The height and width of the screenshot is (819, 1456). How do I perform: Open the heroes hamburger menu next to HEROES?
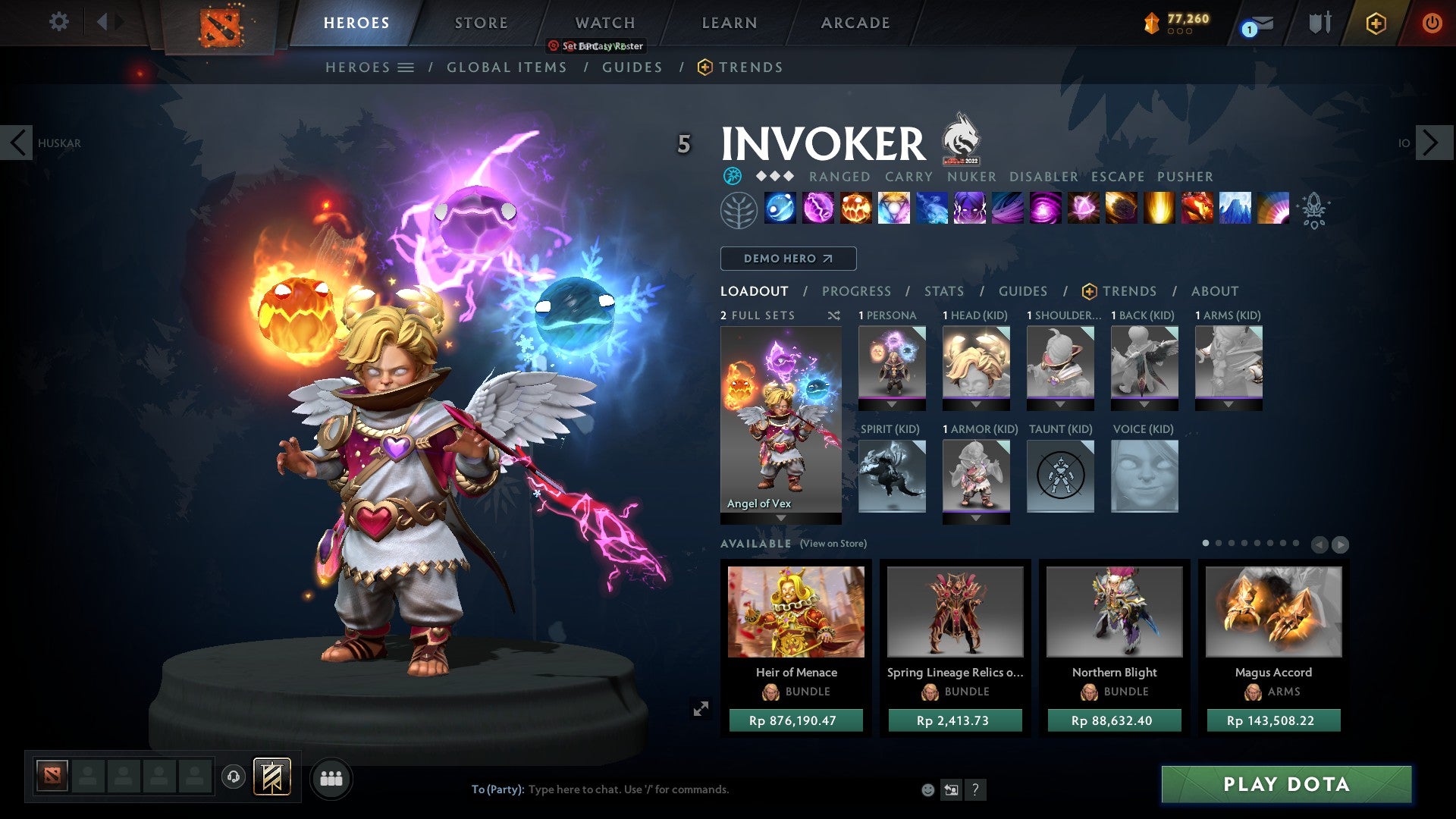tap(406, 67)
